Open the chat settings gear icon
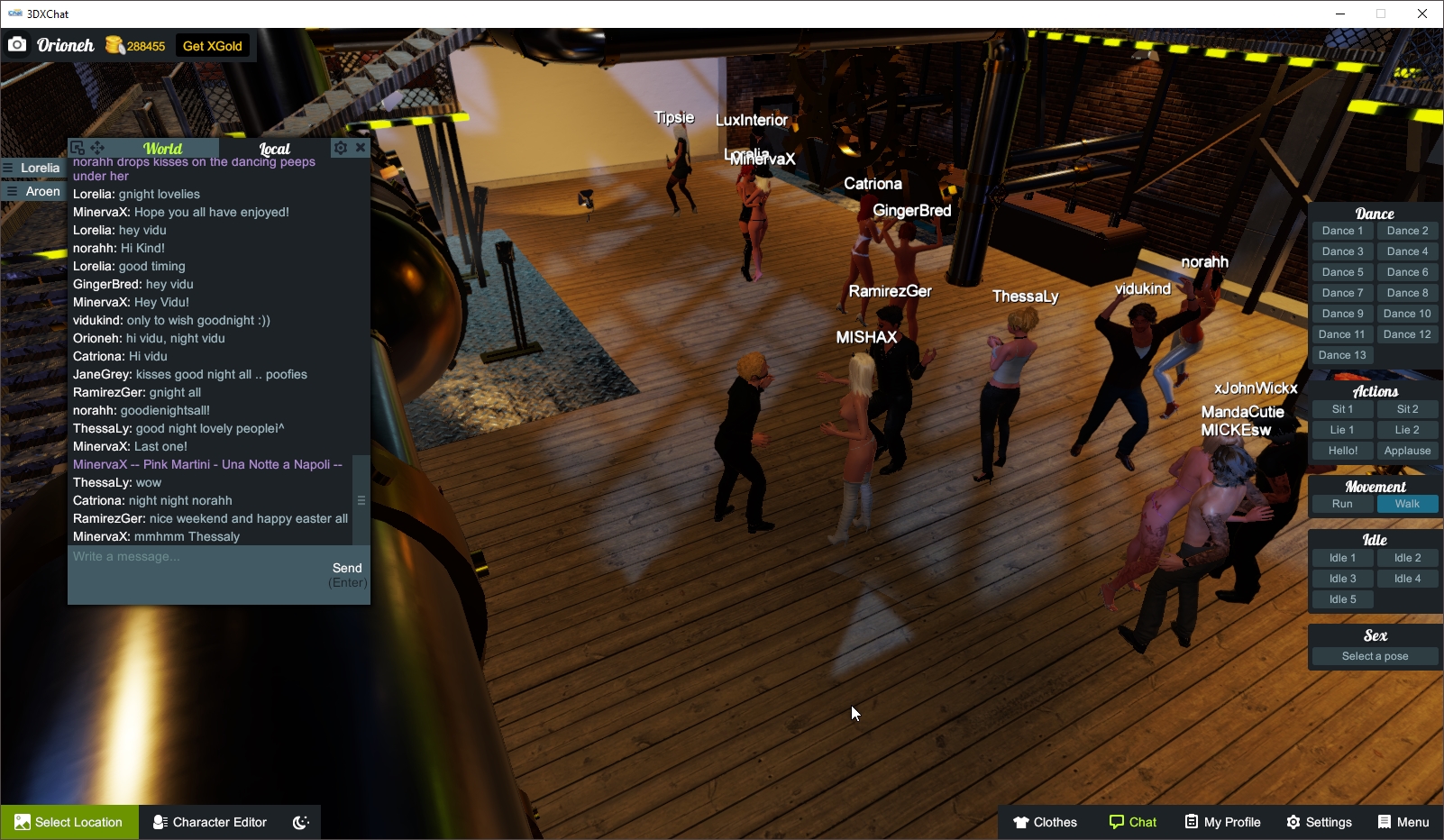 tap(341, 147)
